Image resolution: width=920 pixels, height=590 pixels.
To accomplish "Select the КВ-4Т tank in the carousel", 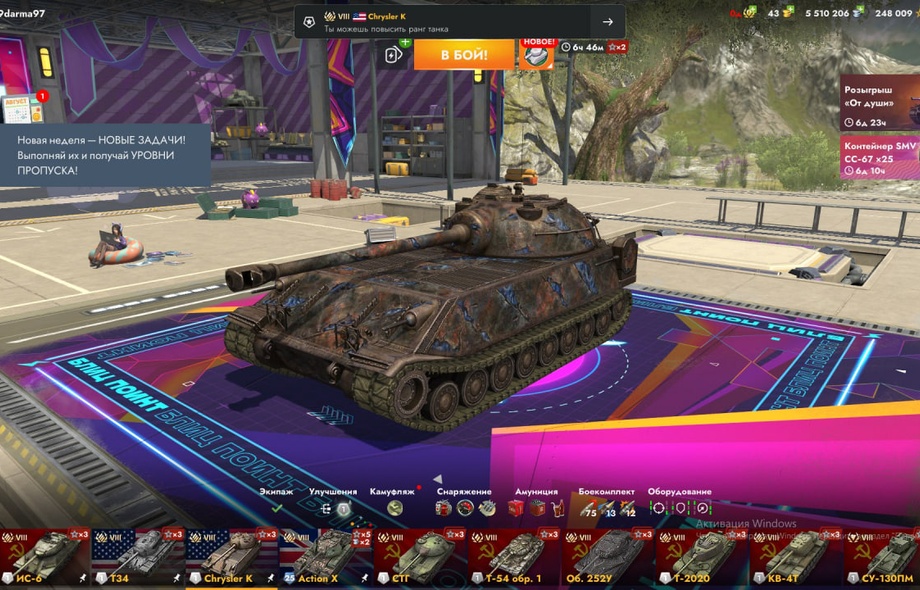I will [x=795, y=557].
